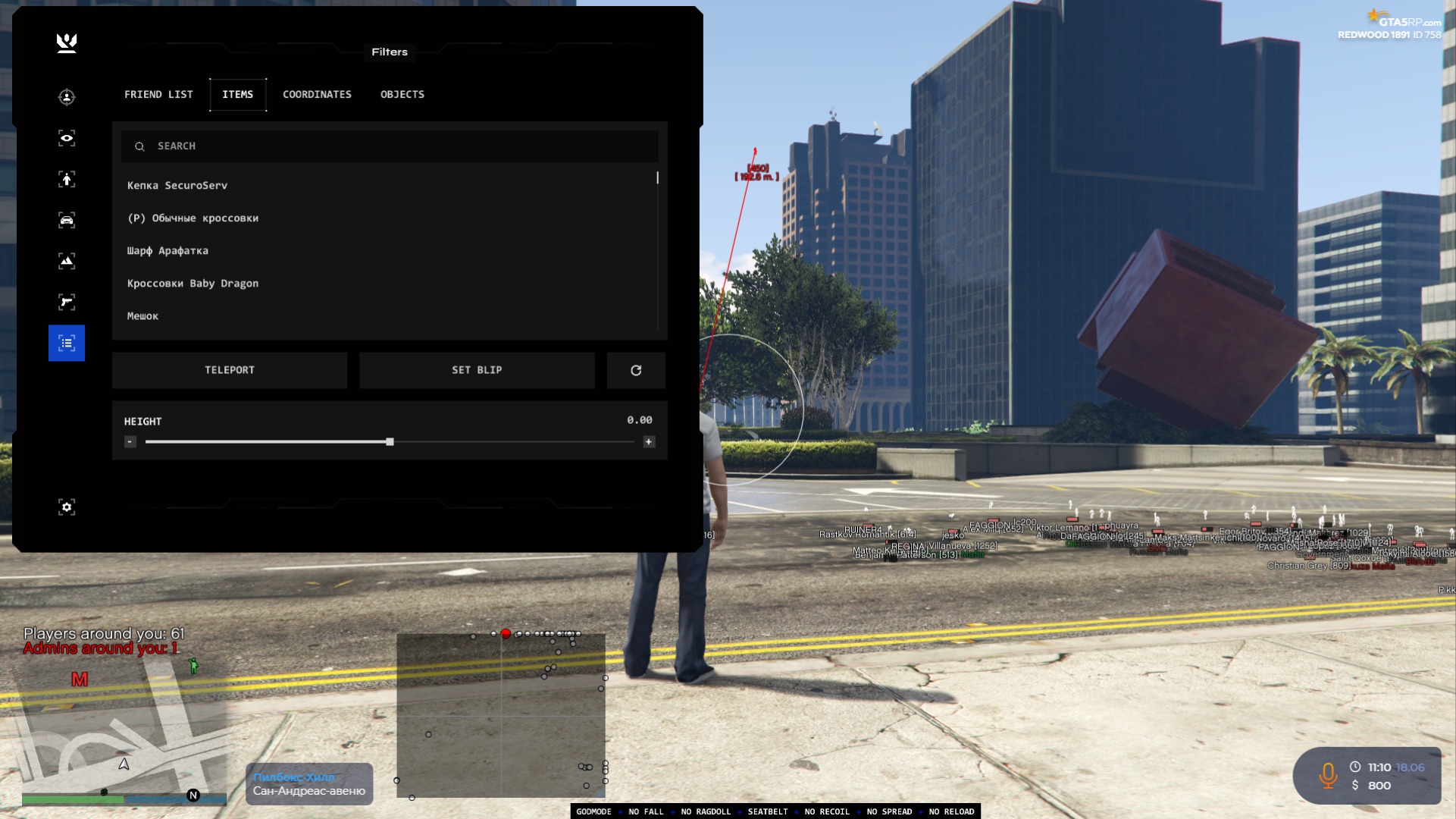Open the weapons tool in the sidebar
The width and height of the screenshot is (1456, 819).
(x=67, y=302)
